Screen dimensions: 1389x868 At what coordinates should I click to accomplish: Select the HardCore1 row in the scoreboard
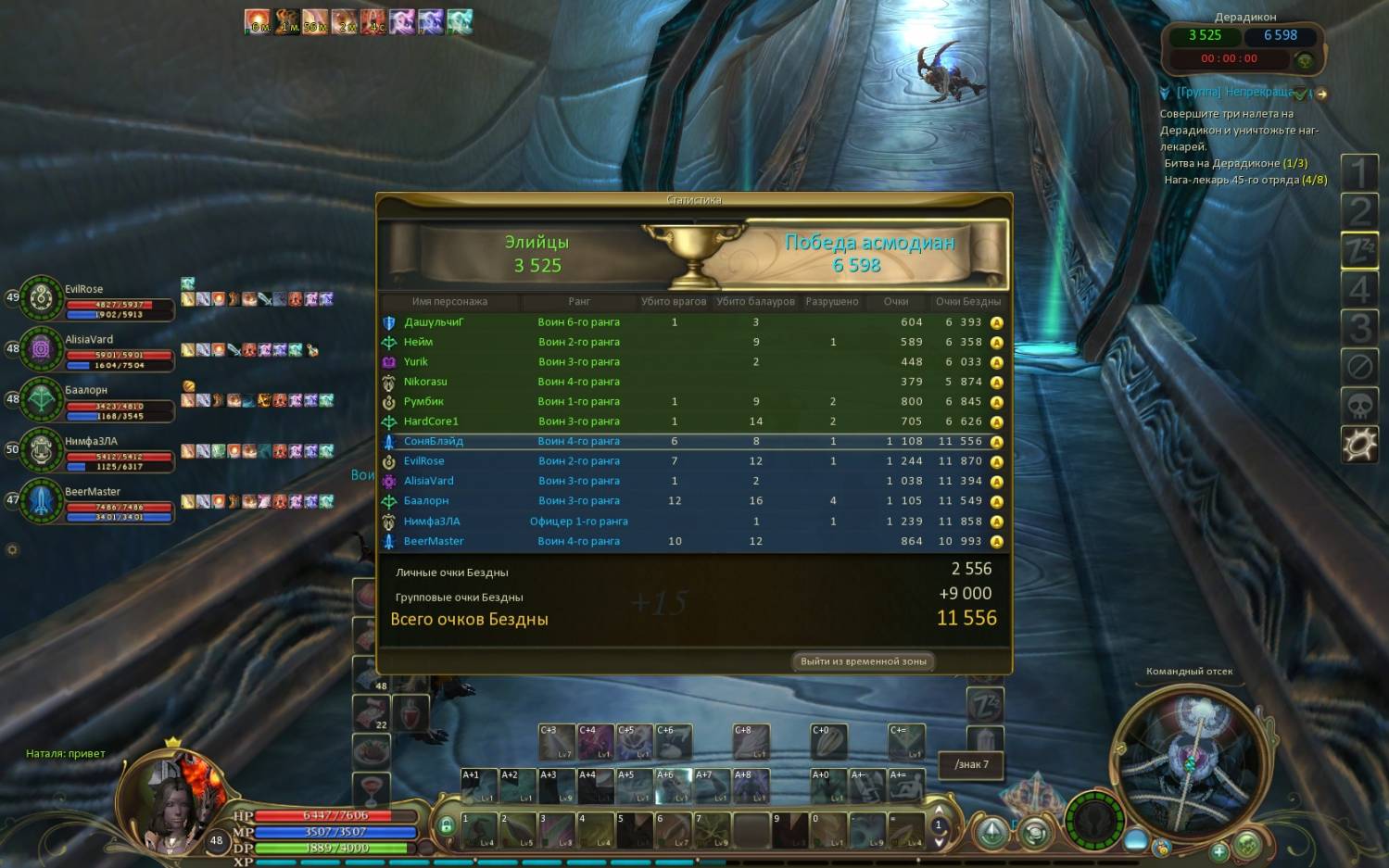coord(693,421)
